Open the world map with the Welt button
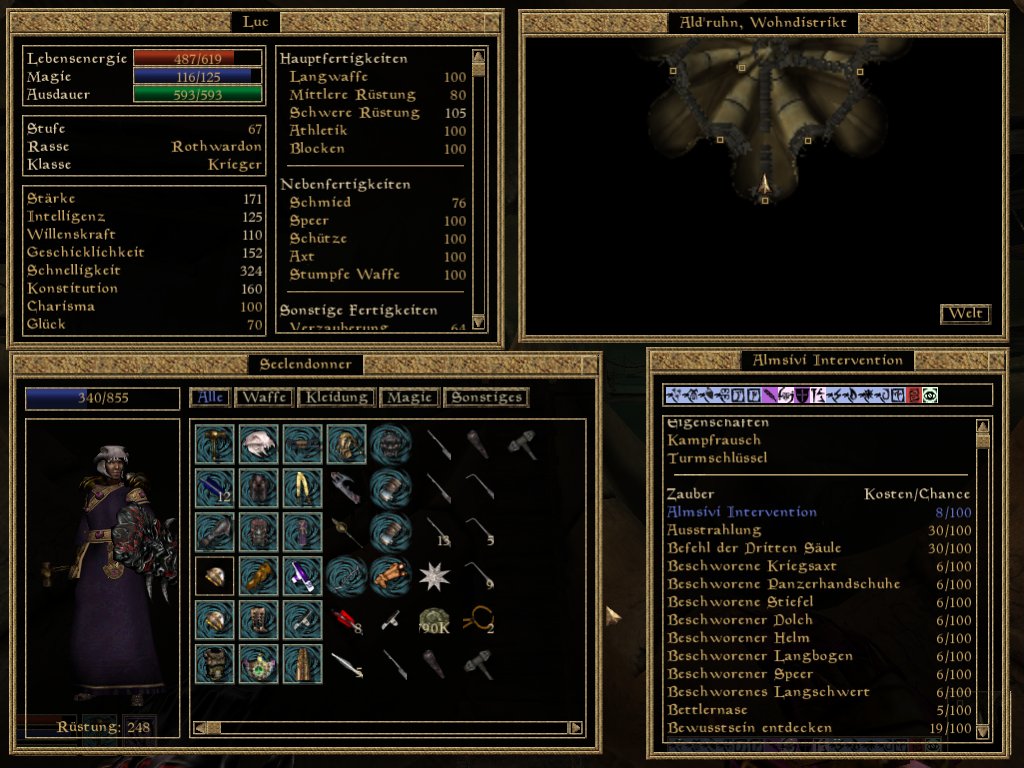Image resolution: width=1024 pixels, height=768 pixels. click(965, 314)
